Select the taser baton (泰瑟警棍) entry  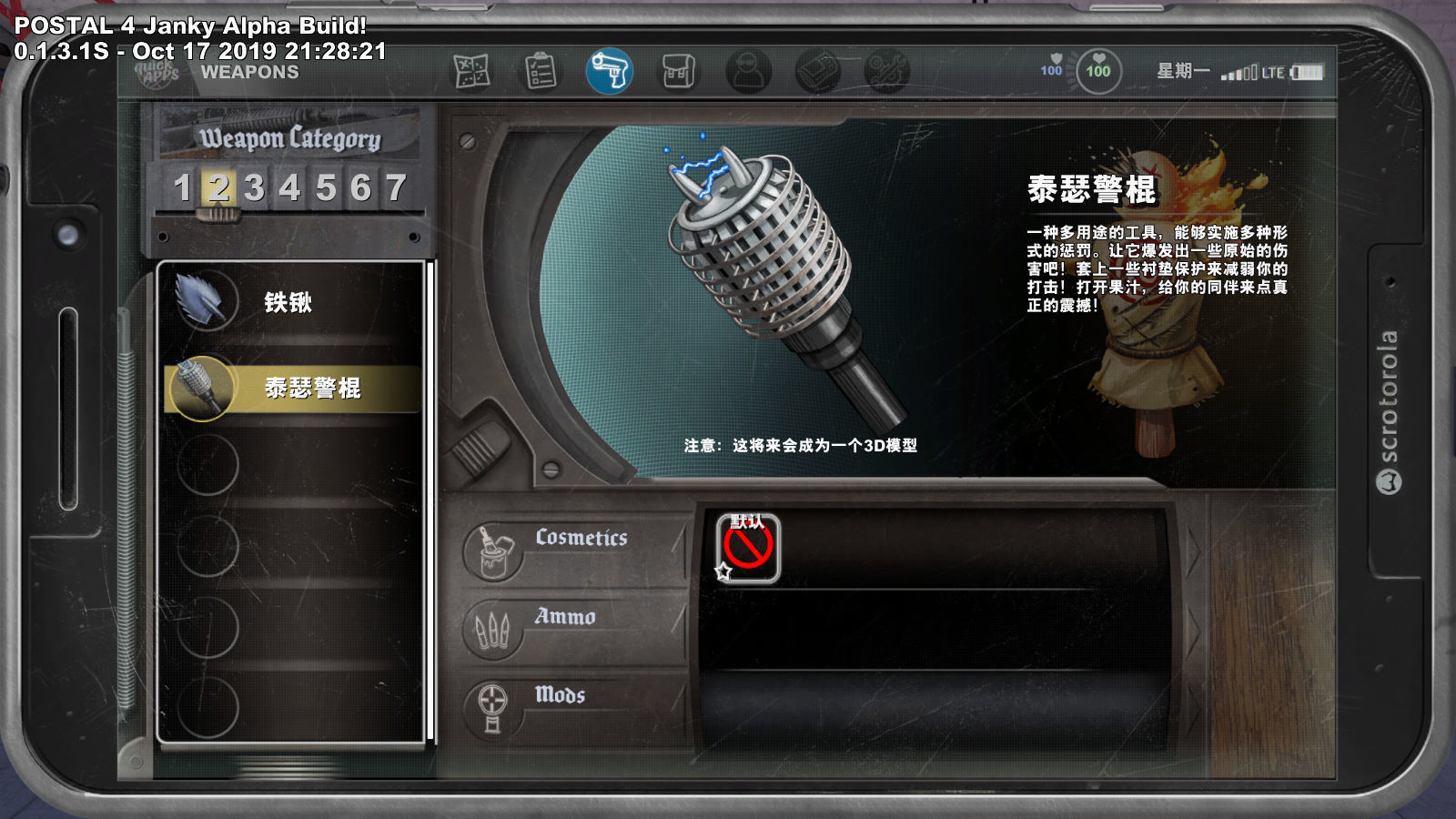293,389
